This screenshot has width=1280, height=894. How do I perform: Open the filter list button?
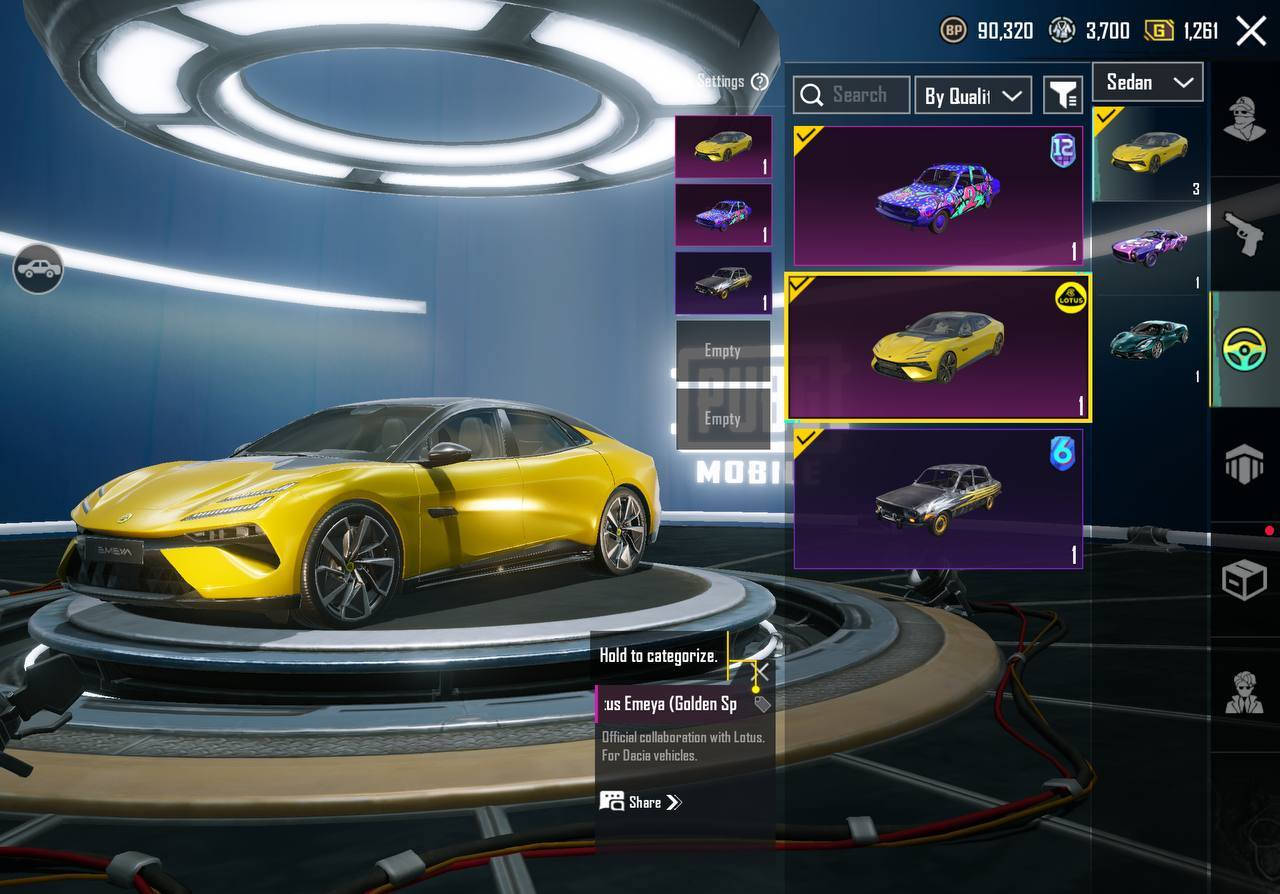click(1063, 95)
